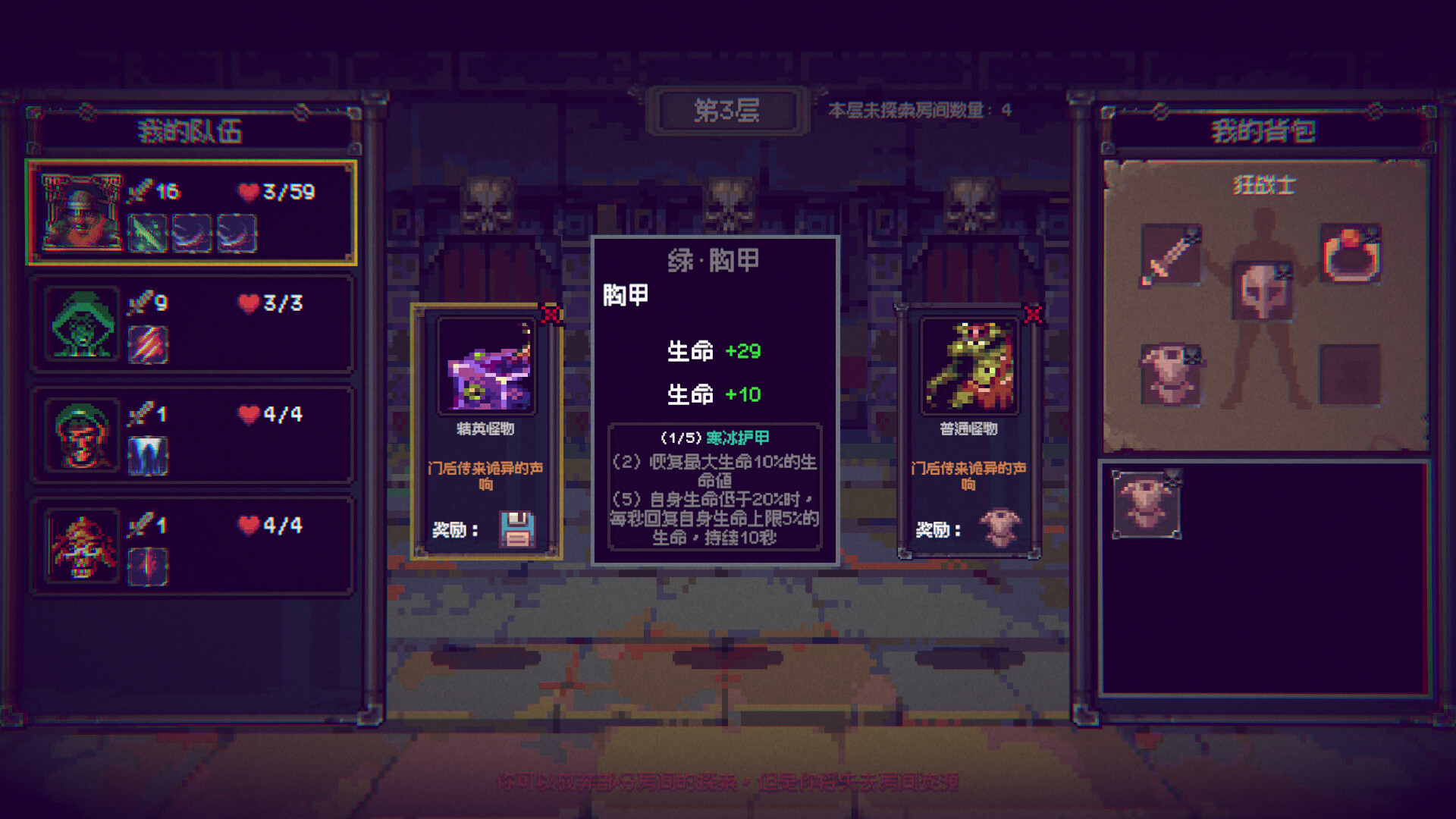
Task: Select the berserker's green blade skill icon
Action: pos(147,234)
